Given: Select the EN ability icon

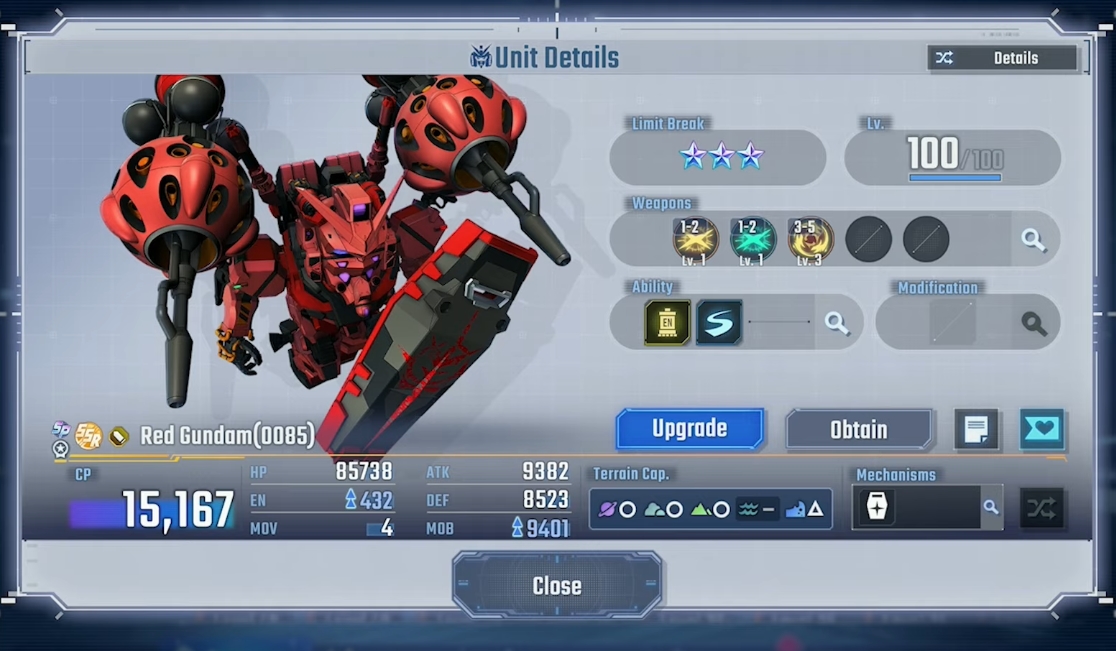Looking at the screenshot, I should [x=667, y=322].
